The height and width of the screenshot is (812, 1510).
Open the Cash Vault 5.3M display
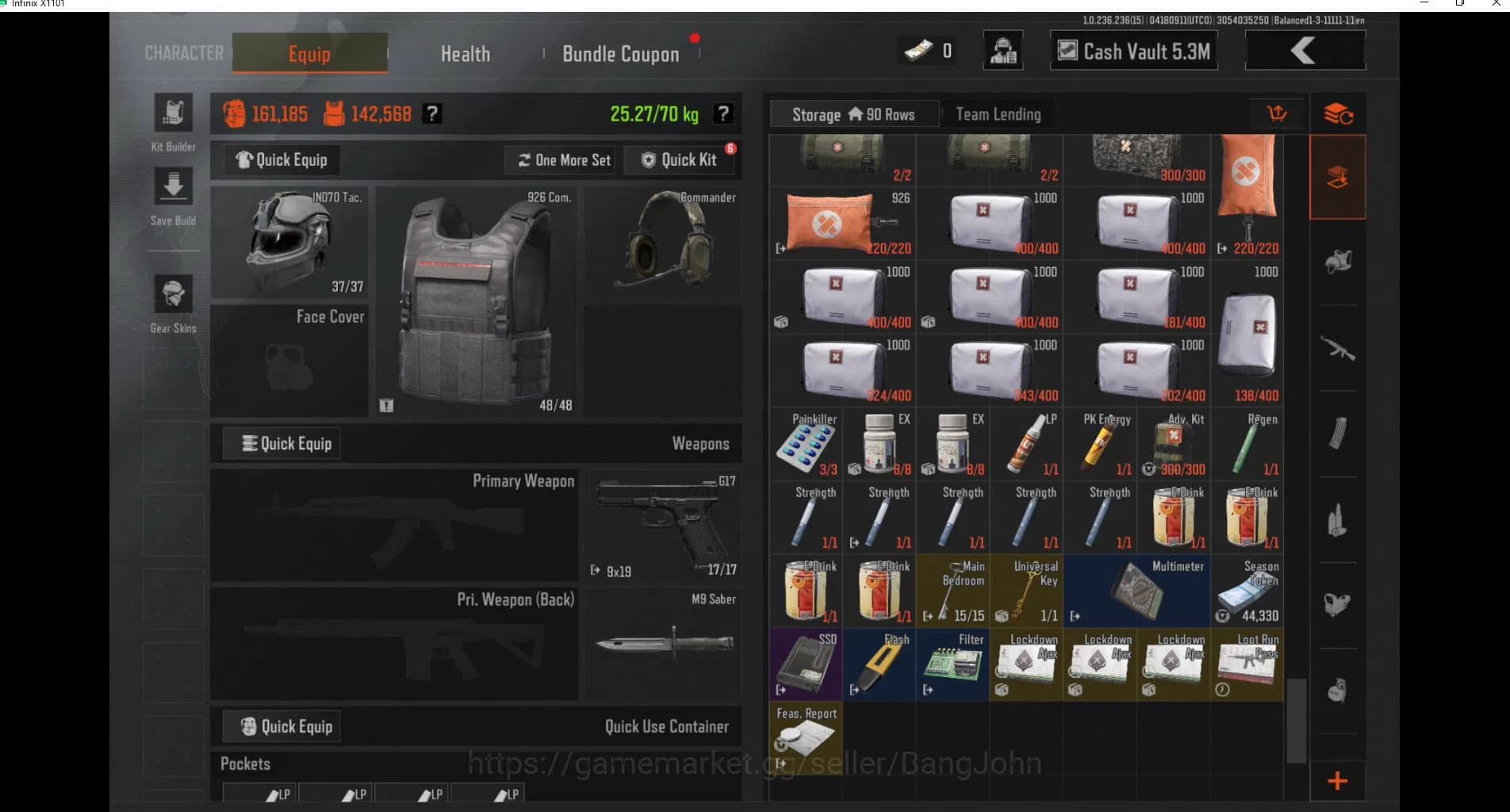click(x=1132, y=50)
